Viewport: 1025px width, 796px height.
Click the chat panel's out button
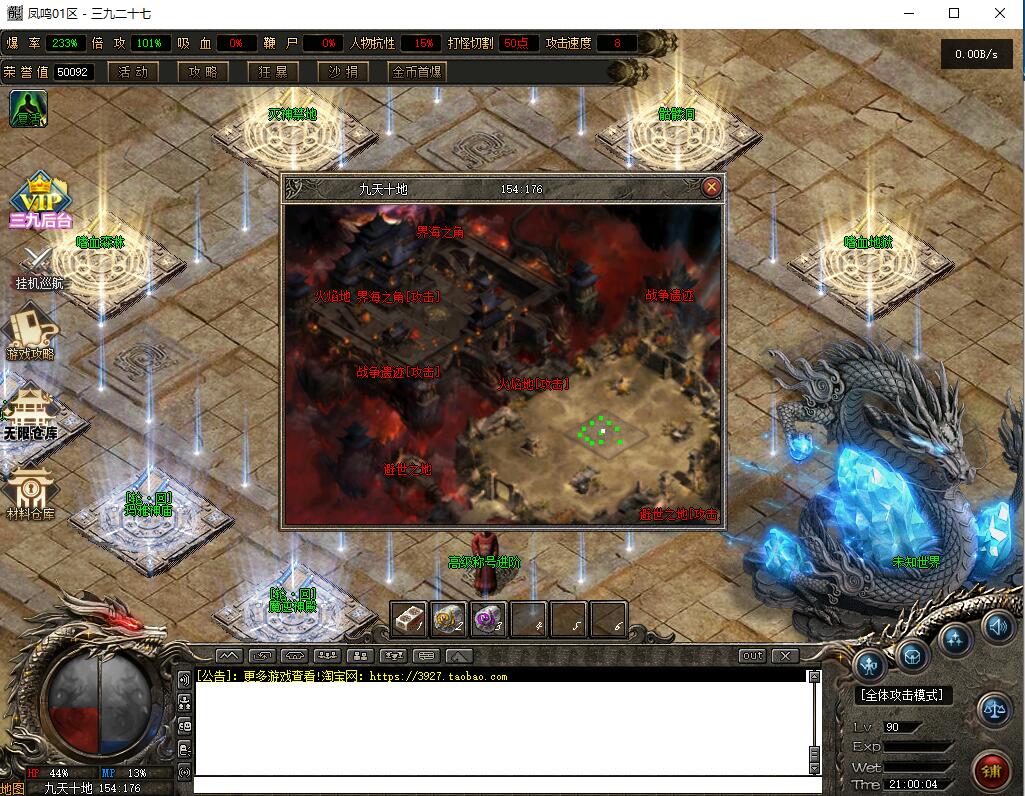tap(752, 656)
